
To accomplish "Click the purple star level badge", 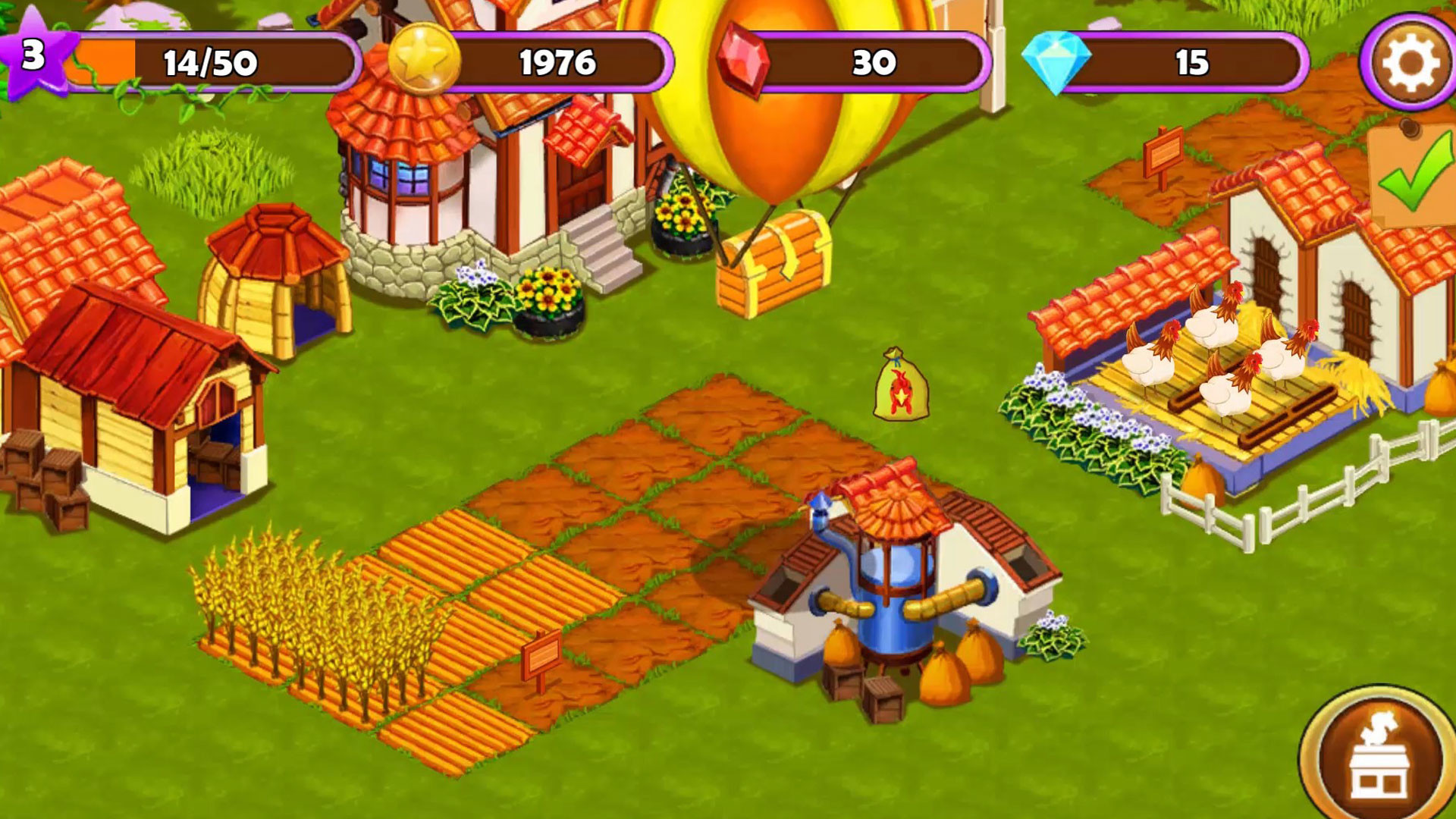I will pyautogui.click(x=34, y=53).
